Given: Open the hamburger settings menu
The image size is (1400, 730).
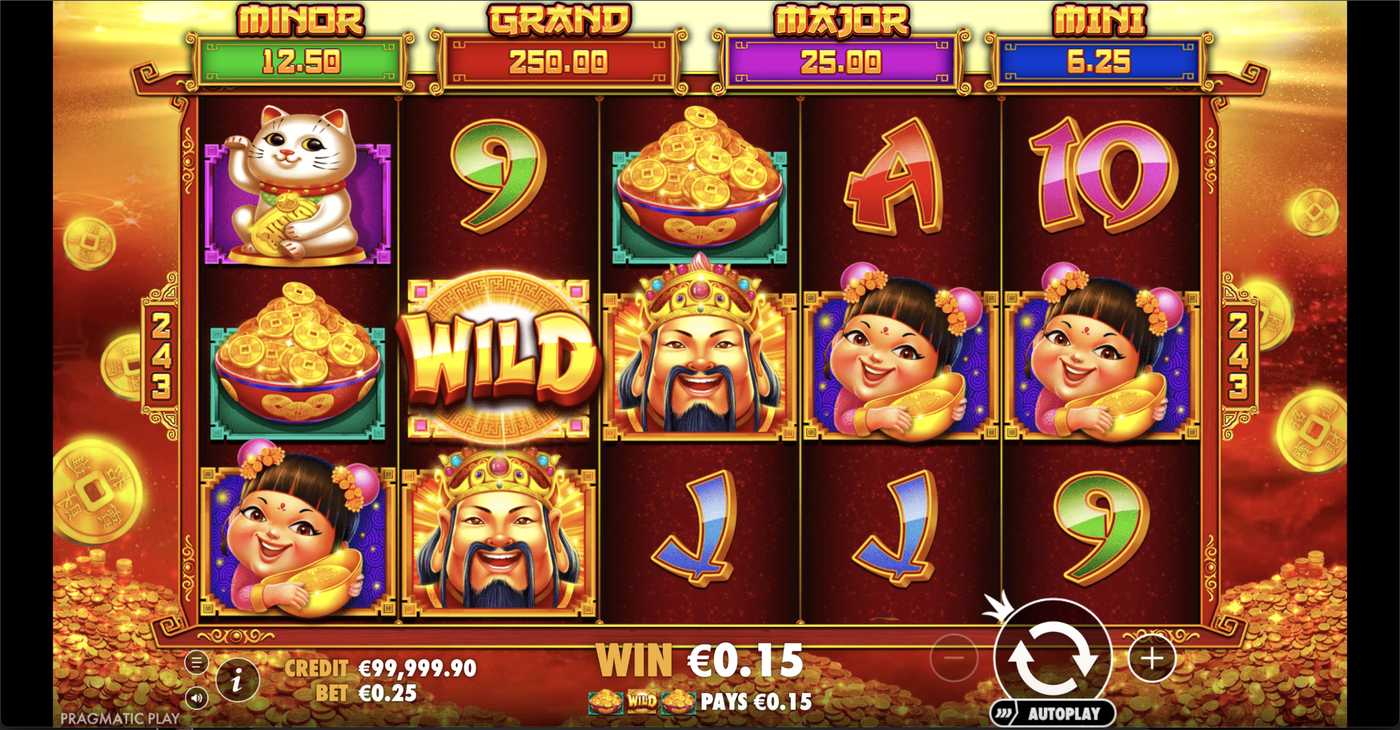Looking at the screenshot, I should coord(196,662).
